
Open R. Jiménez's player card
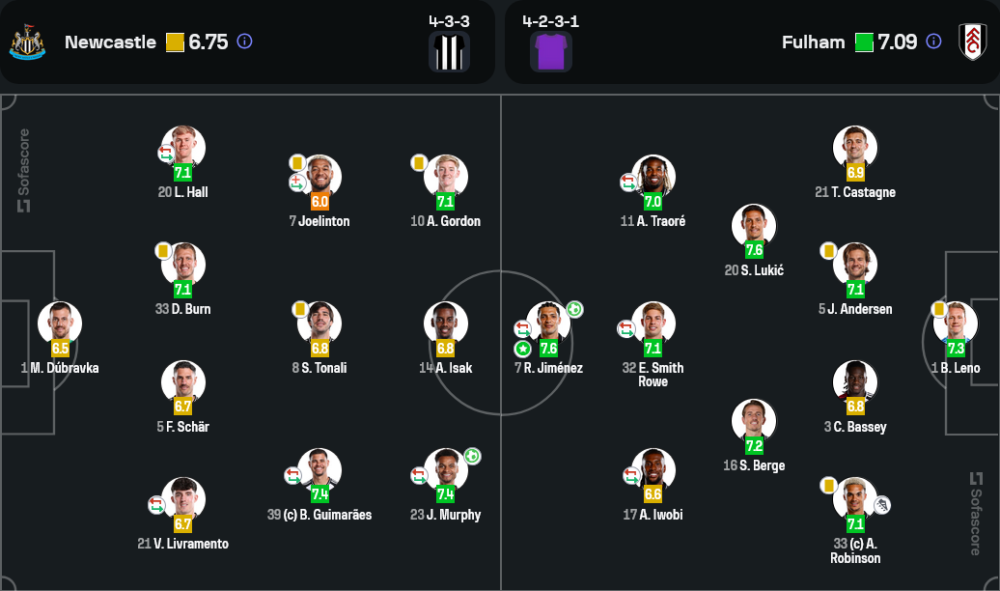click(549, 323)
